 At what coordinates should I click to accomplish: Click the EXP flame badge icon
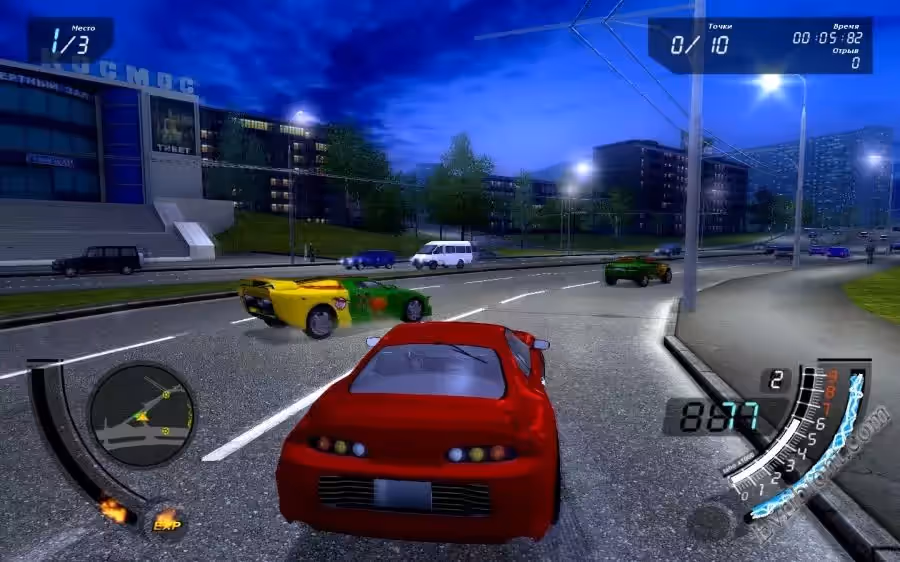(165, 519)
